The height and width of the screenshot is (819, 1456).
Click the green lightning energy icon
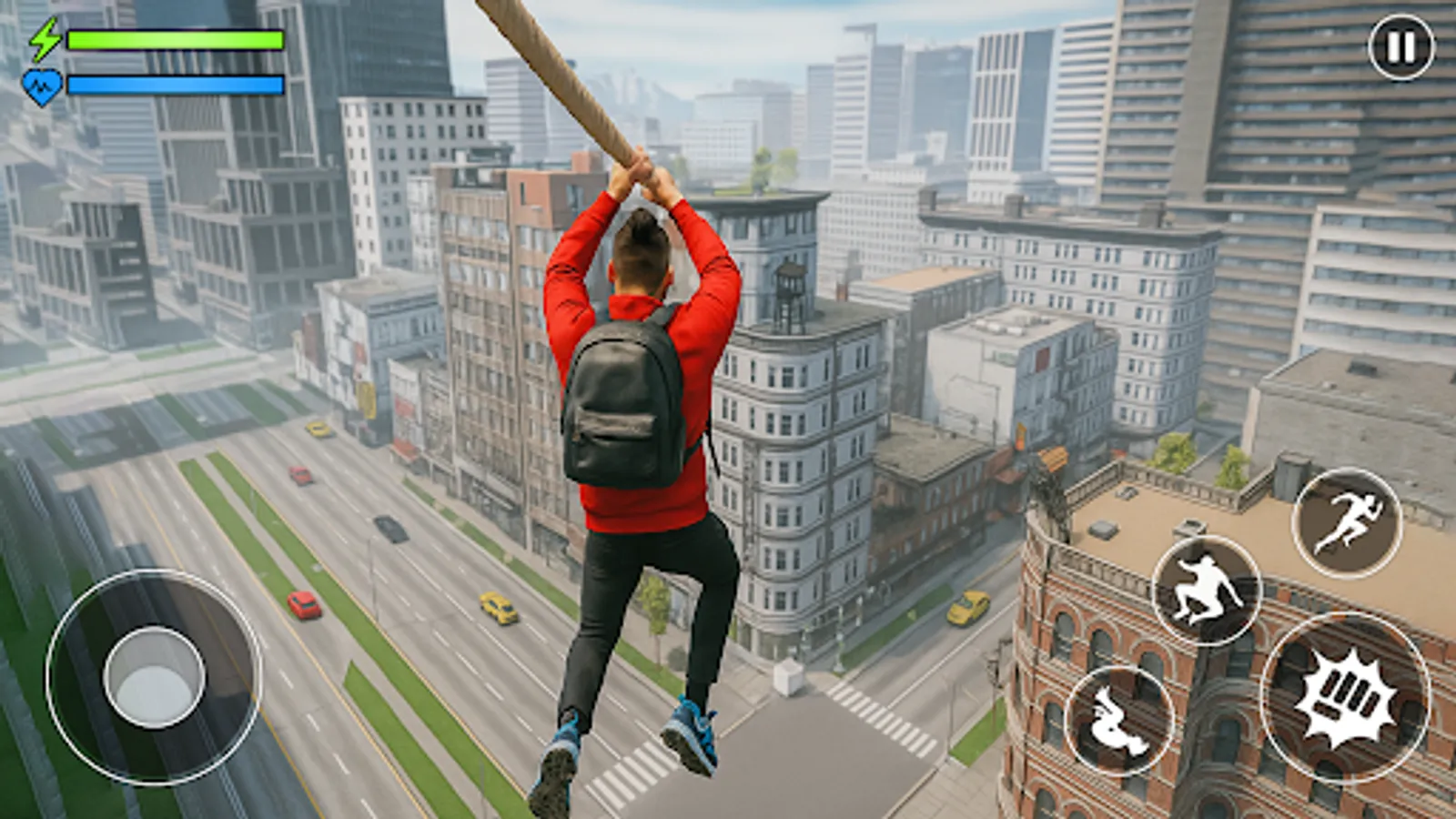(44, 40)
